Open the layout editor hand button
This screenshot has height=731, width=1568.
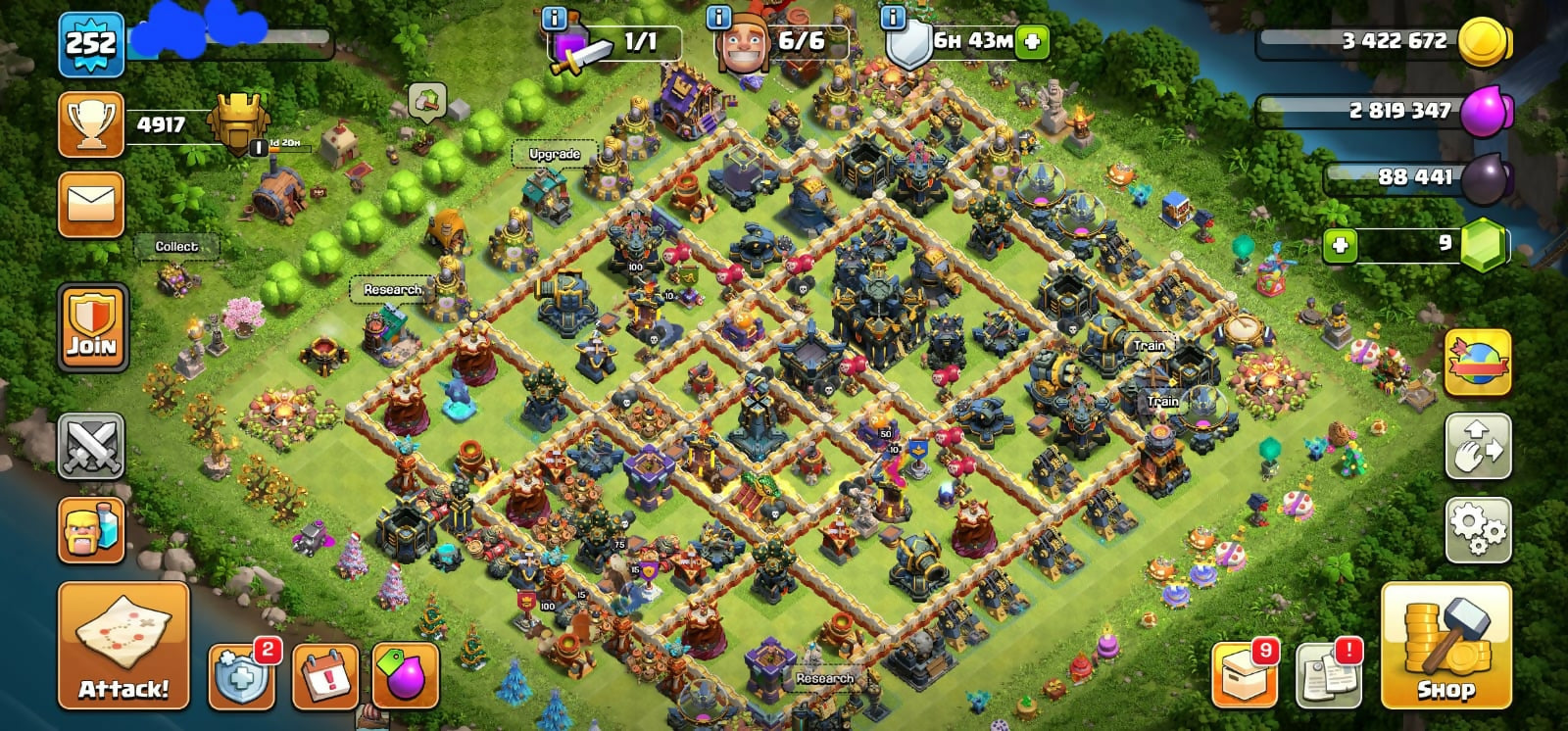pyautogui.click(x=1478, y=447)
